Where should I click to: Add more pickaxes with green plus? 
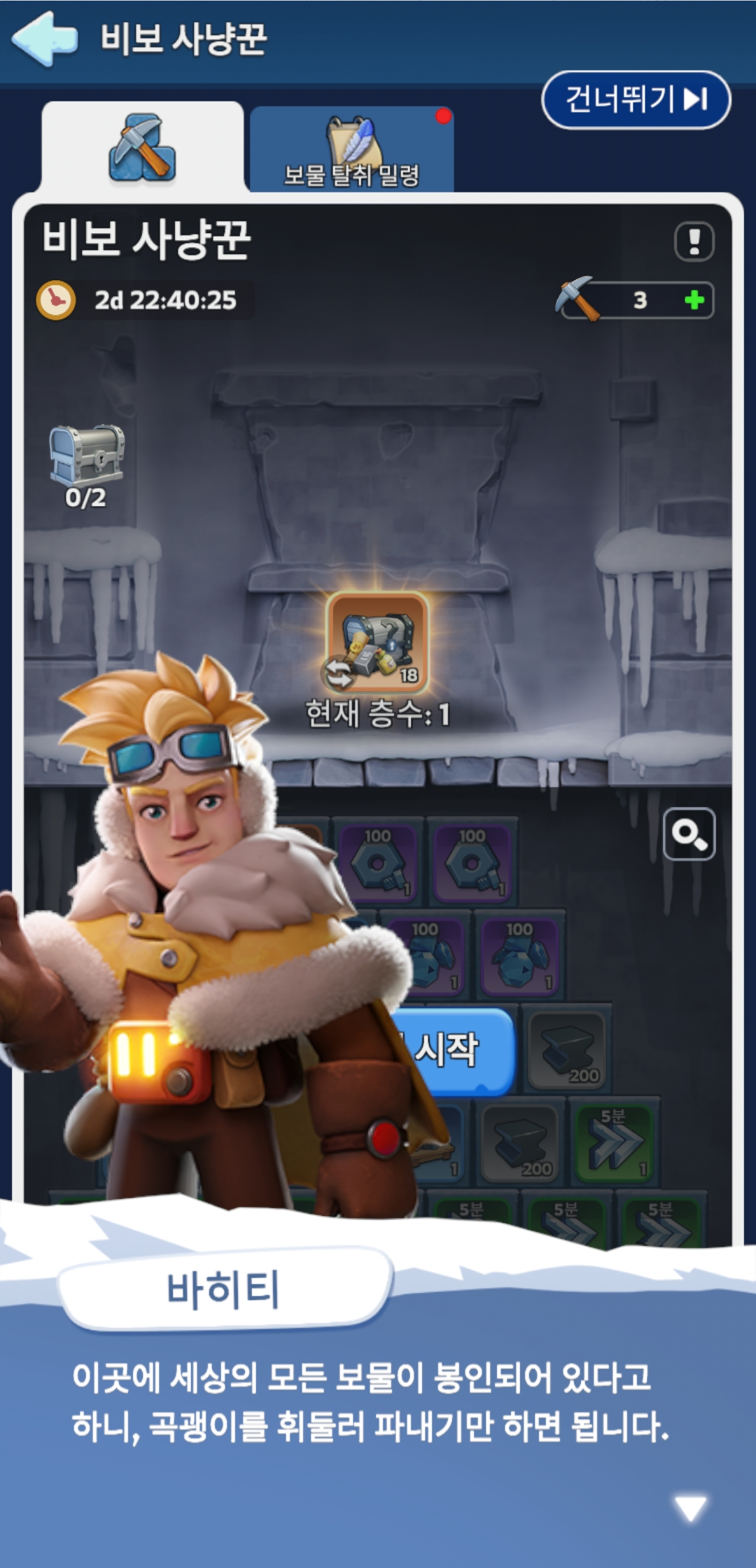coord(694,300)
